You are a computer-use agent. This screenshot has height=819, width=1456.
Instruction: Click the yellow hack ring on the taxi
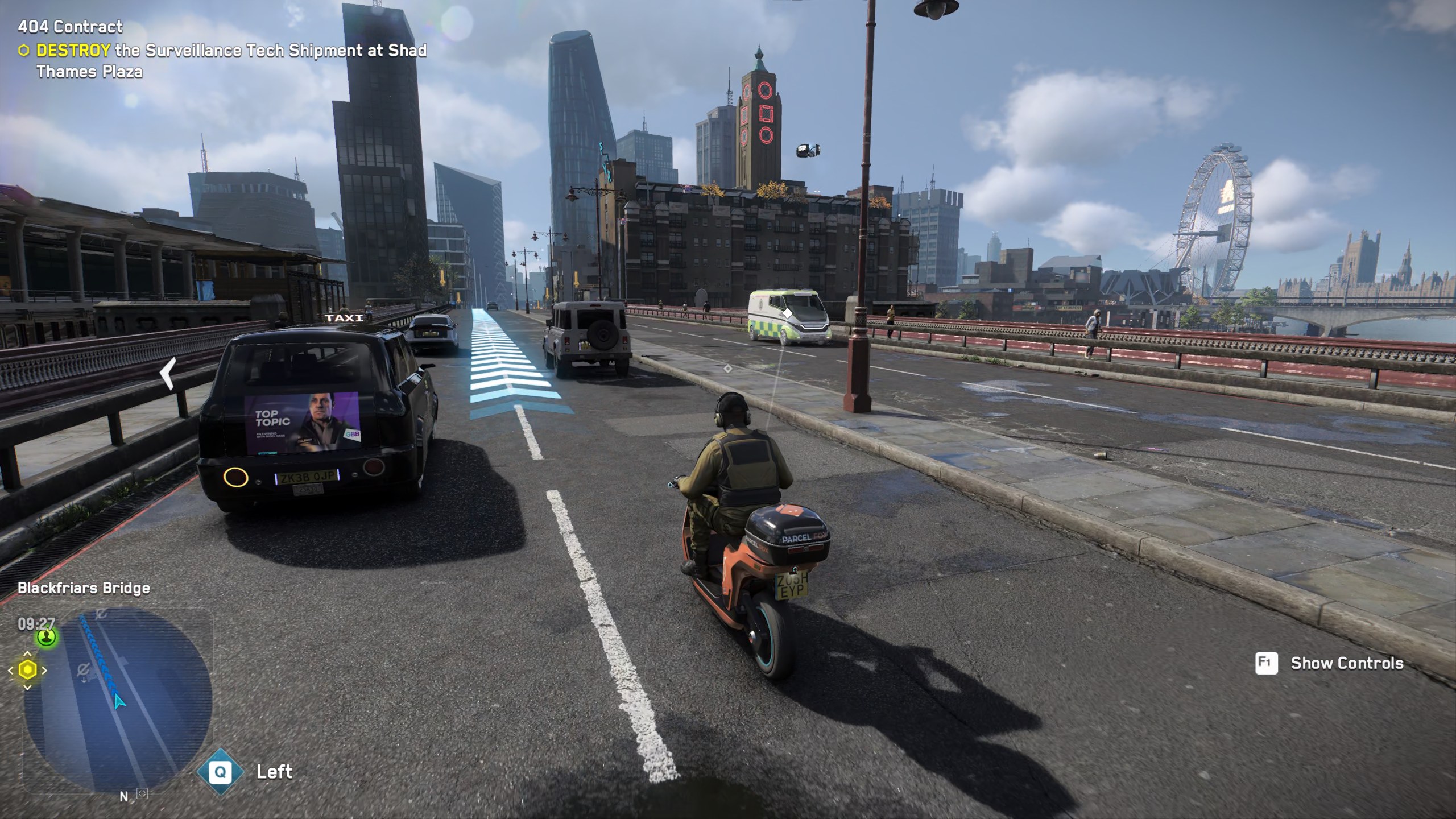[x=235, y=477]
